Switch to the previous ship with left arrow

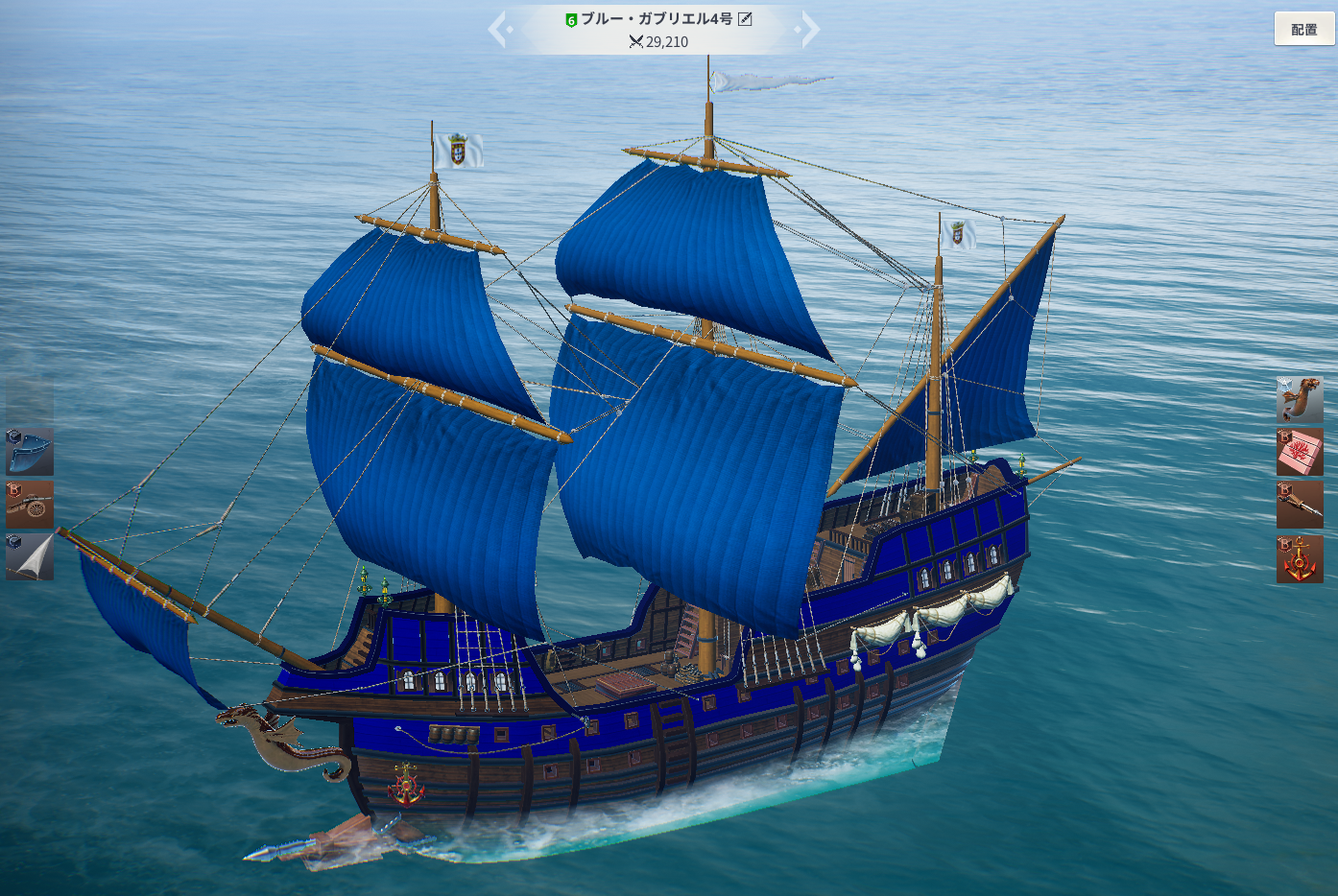pyautogui.click(x=497, y=30)
